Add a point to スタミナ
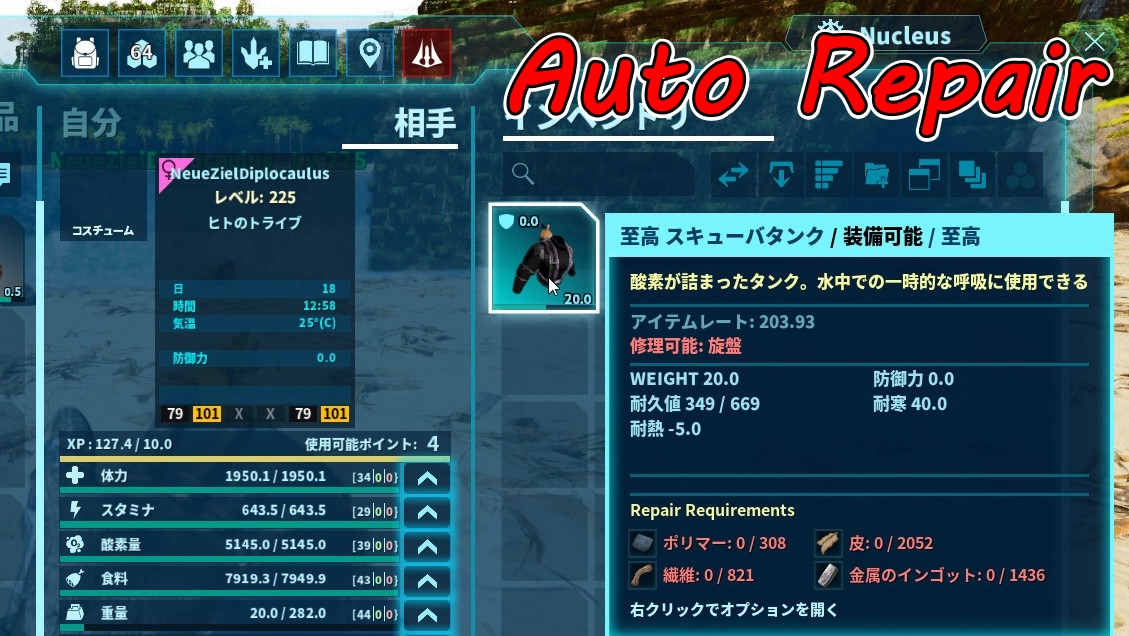 427,512
